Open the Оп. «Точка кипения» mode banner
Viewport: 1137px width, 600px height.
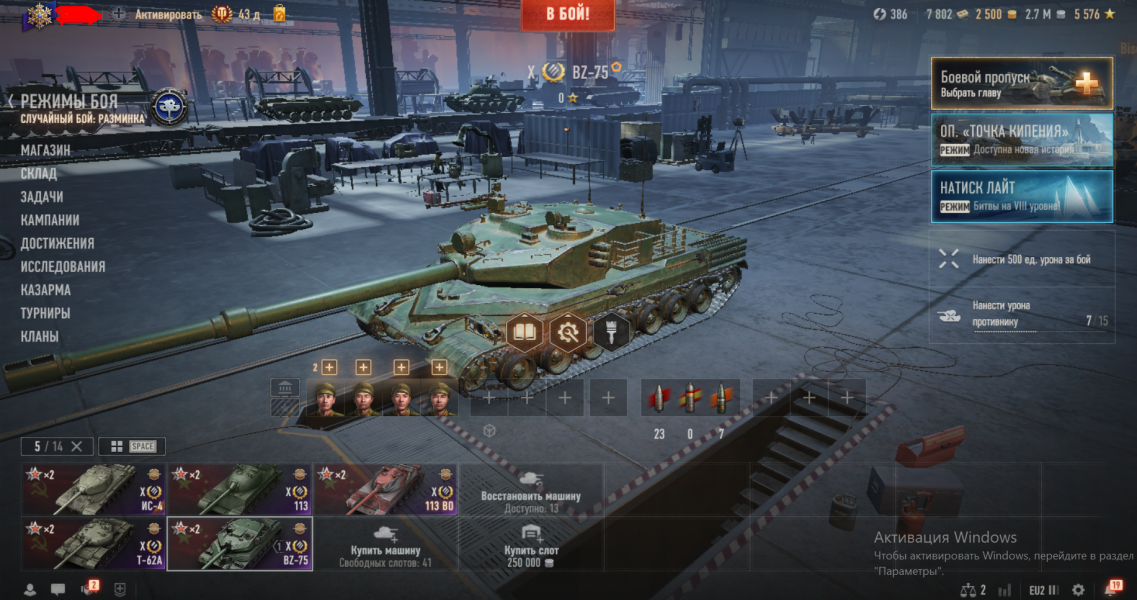tap(1021, 139)
